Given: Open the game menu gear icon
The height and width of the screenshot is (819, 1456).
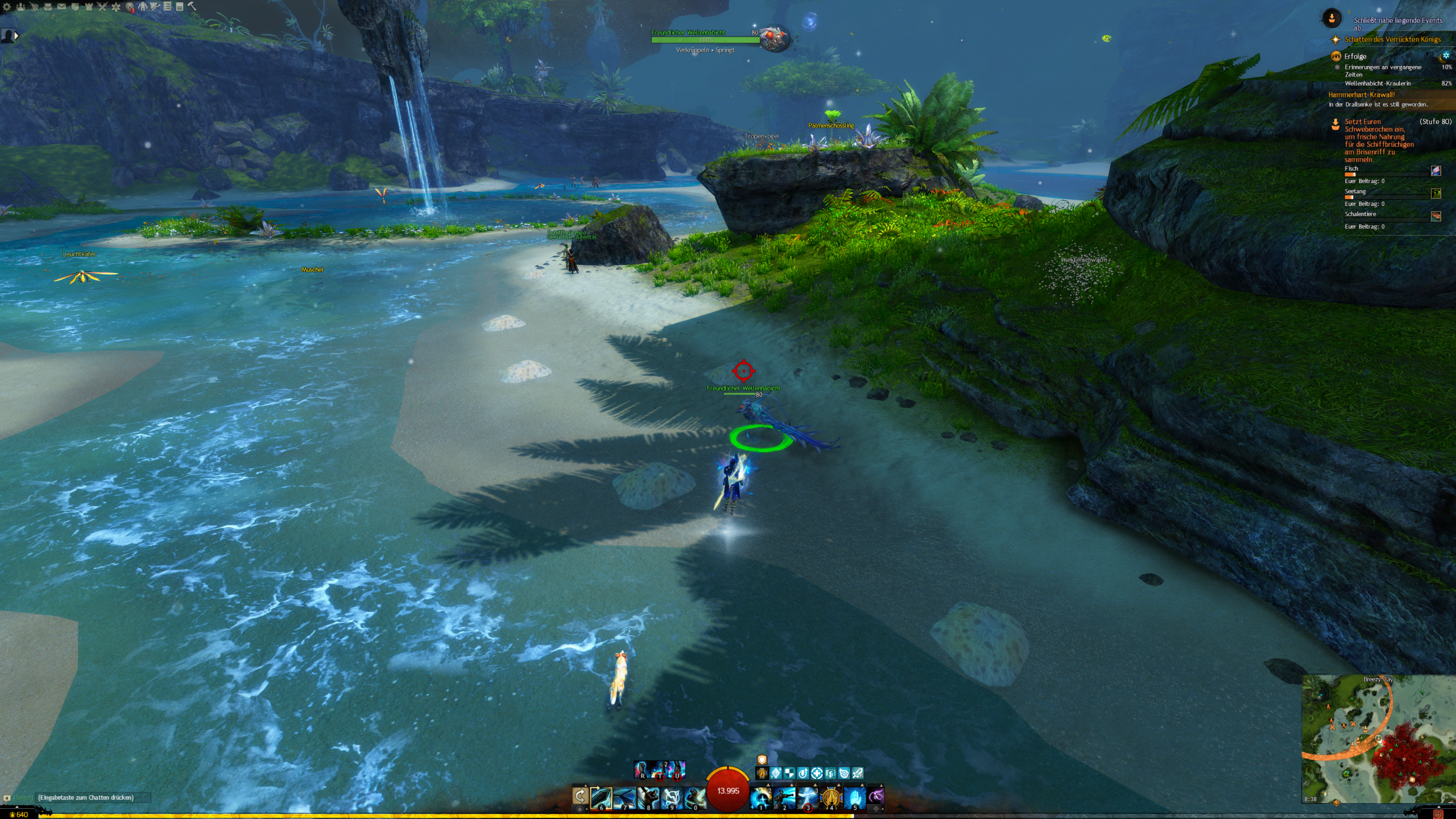Looking at the screenshot, I should [x=7, y=7].
